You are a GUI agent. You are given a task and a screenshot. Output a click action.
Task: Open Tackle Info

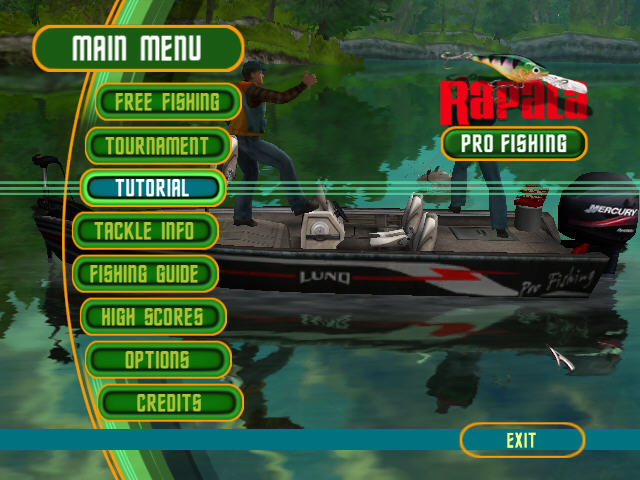(145, 231)
